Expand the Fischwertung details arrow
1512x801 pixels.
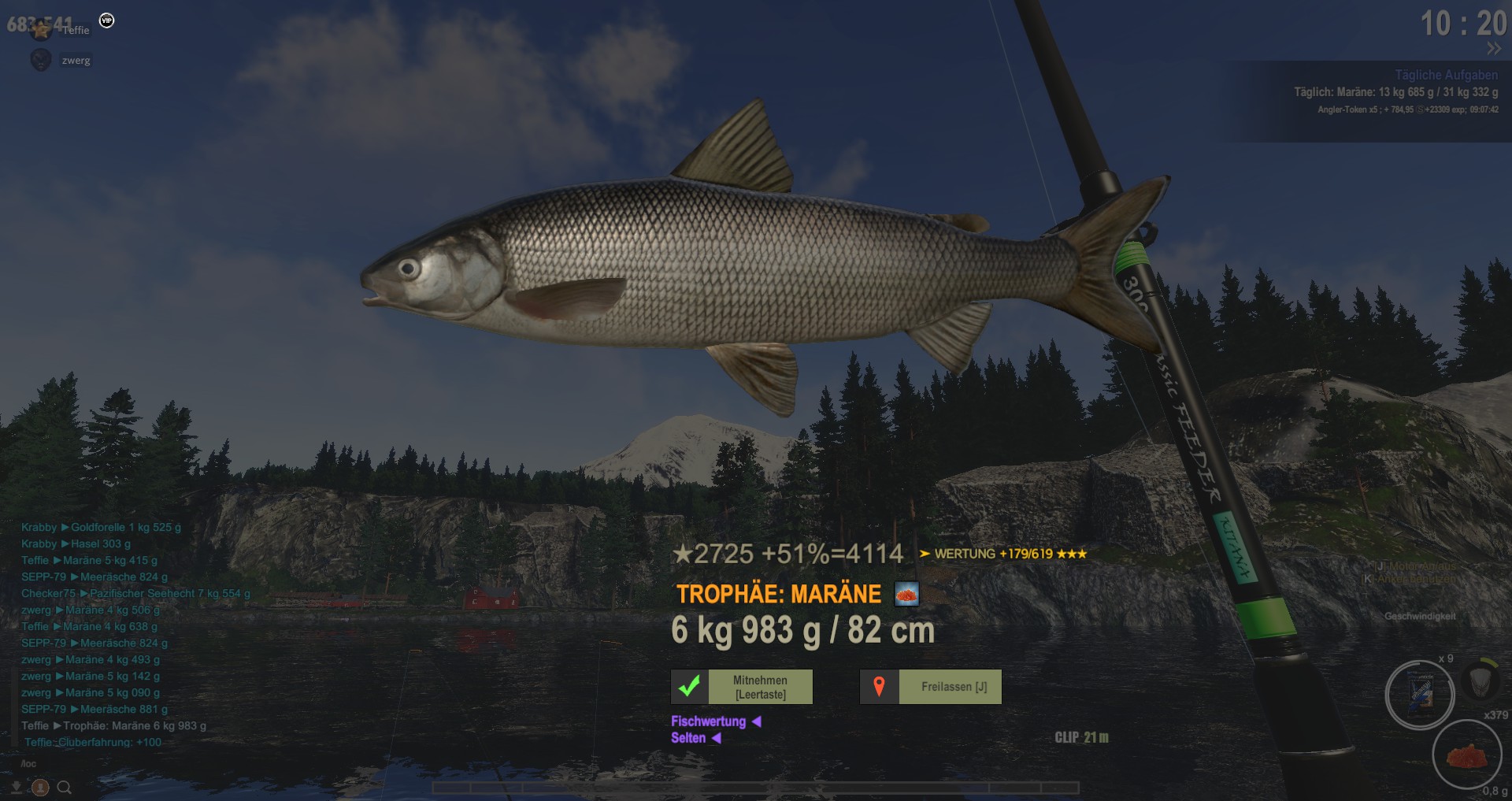coord(756,721)
